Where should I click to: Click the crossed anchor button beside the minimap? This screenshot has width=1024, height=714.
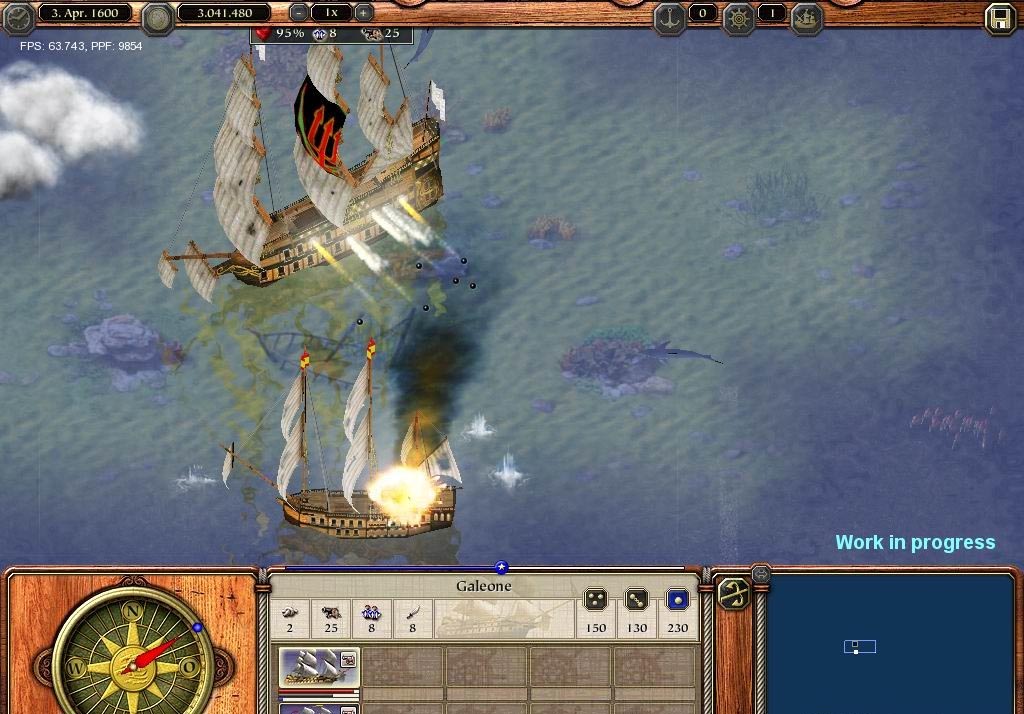(x=734, y=594)
